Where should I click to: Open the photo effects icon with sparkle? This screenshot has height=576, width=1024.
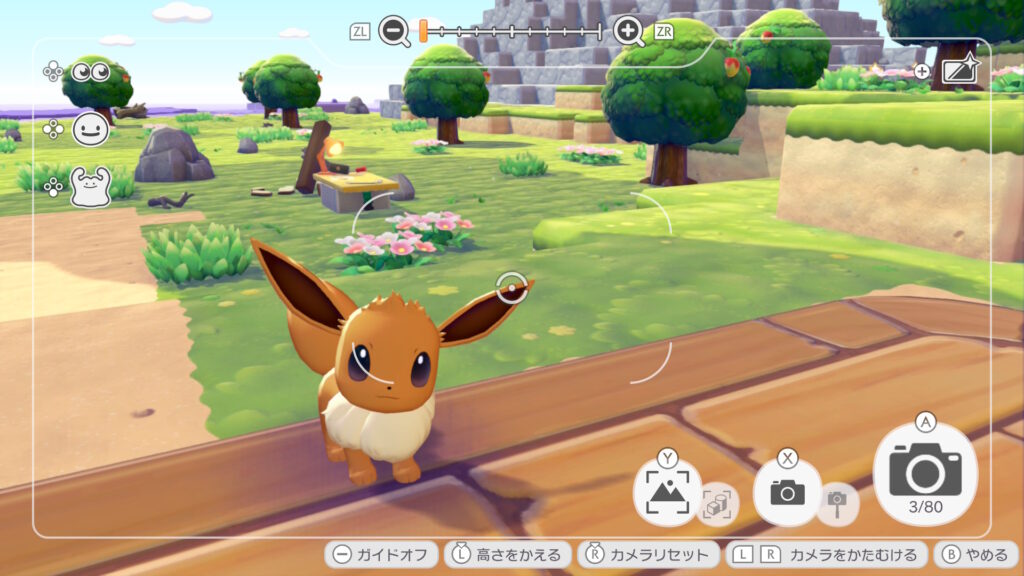pyautogui.click(x=961, y=71)
